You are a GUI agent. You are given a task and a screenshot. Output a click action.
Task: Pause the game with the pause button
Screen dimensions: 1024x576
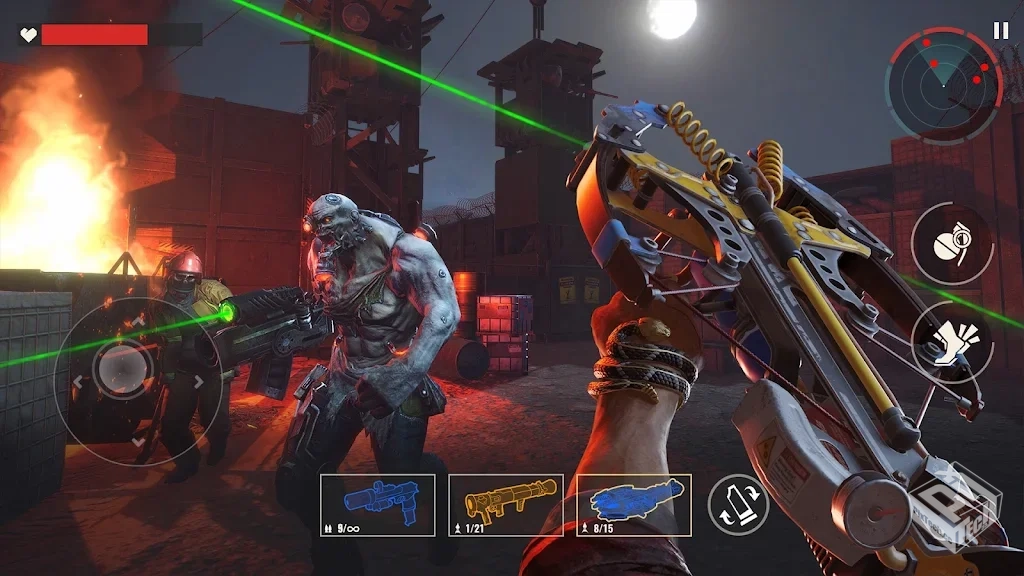[x=1001, y=31]
